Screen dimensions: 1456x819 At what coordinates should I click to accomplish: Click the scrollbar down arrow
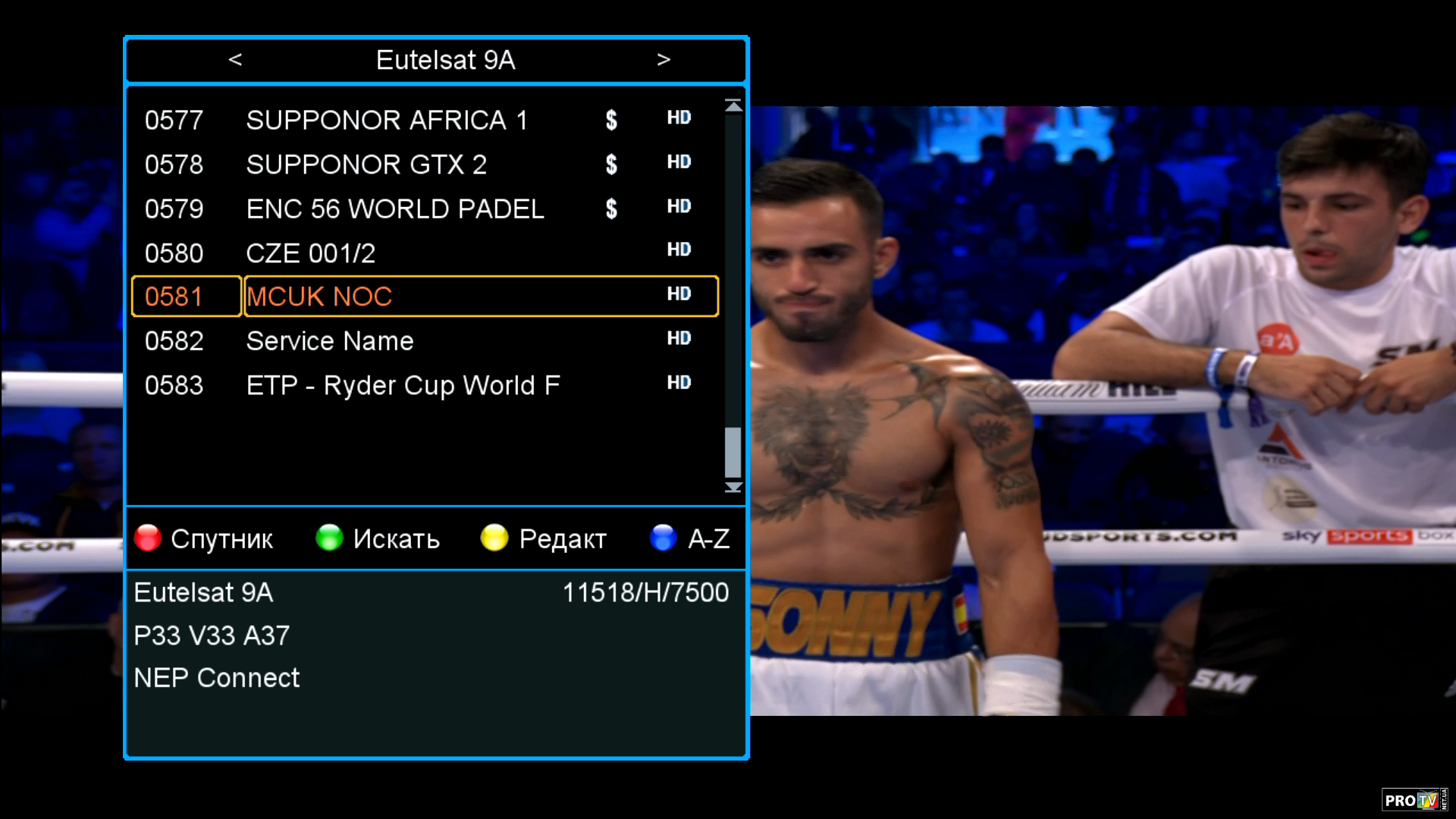[733, 487]
